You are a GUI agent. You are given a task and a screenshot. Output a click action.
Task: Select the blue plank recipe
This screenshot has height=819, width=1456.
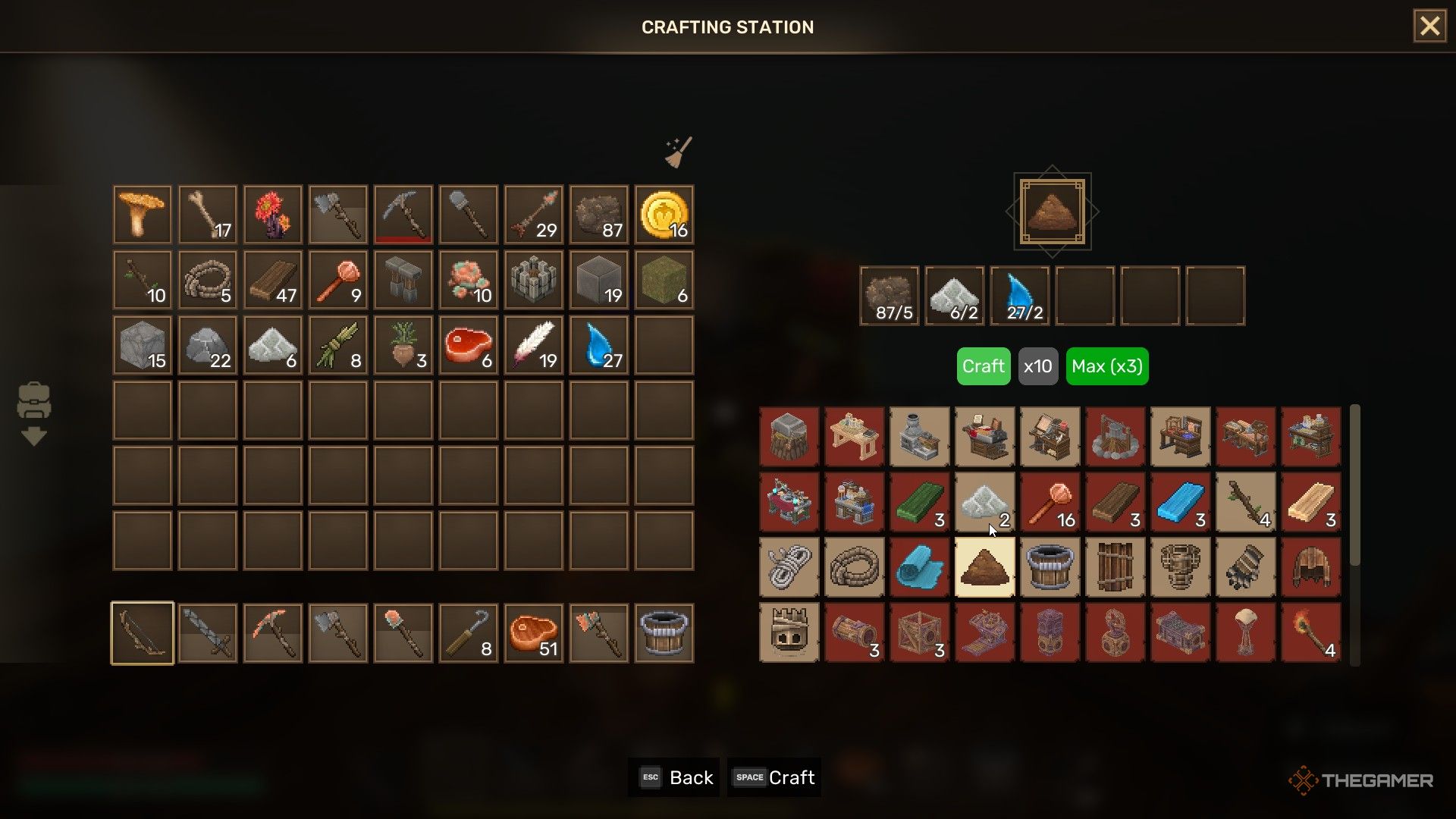click(1180, 502)
